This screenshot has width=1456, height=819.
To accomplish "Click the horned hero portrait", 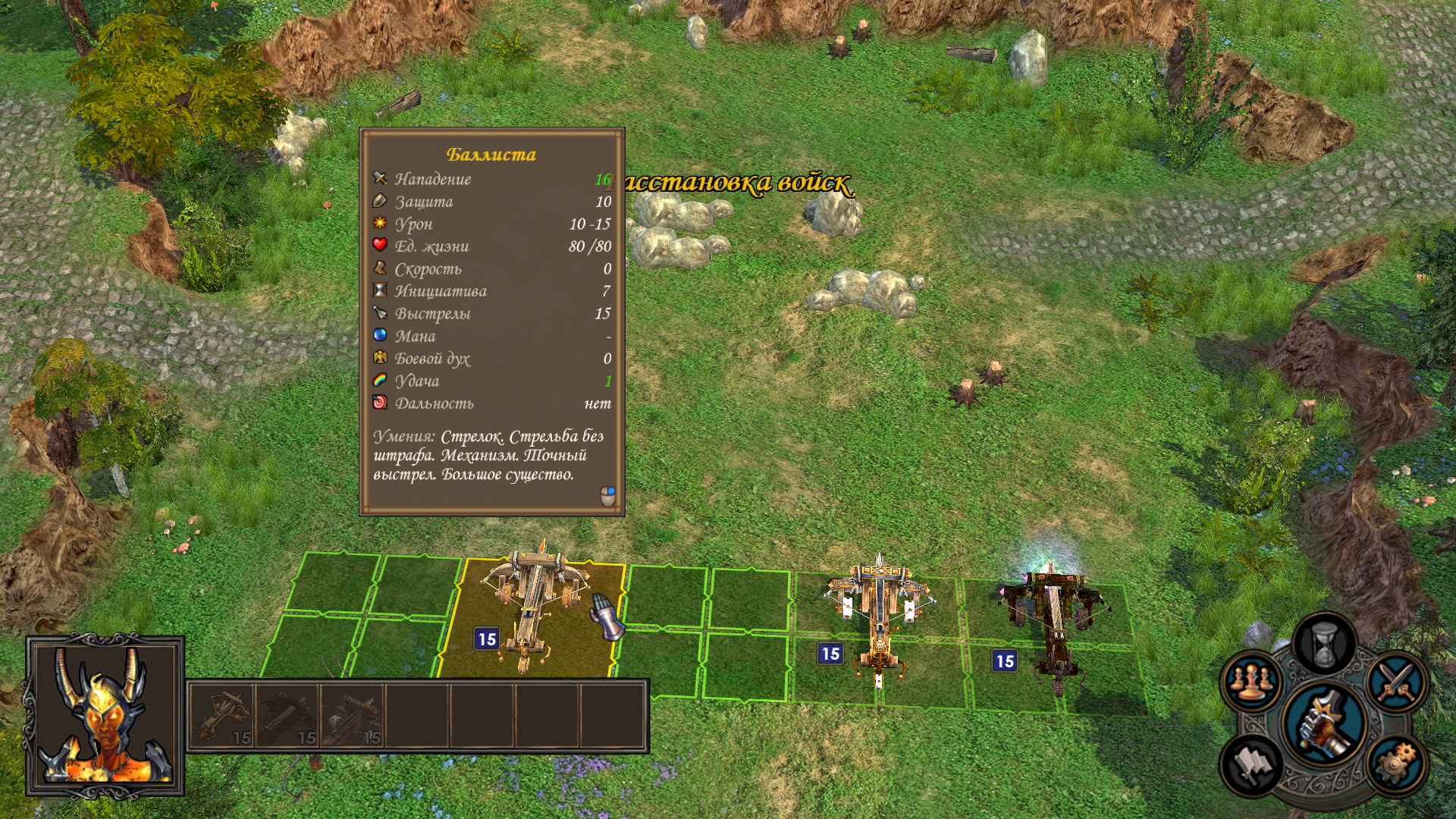I will 105,716.
